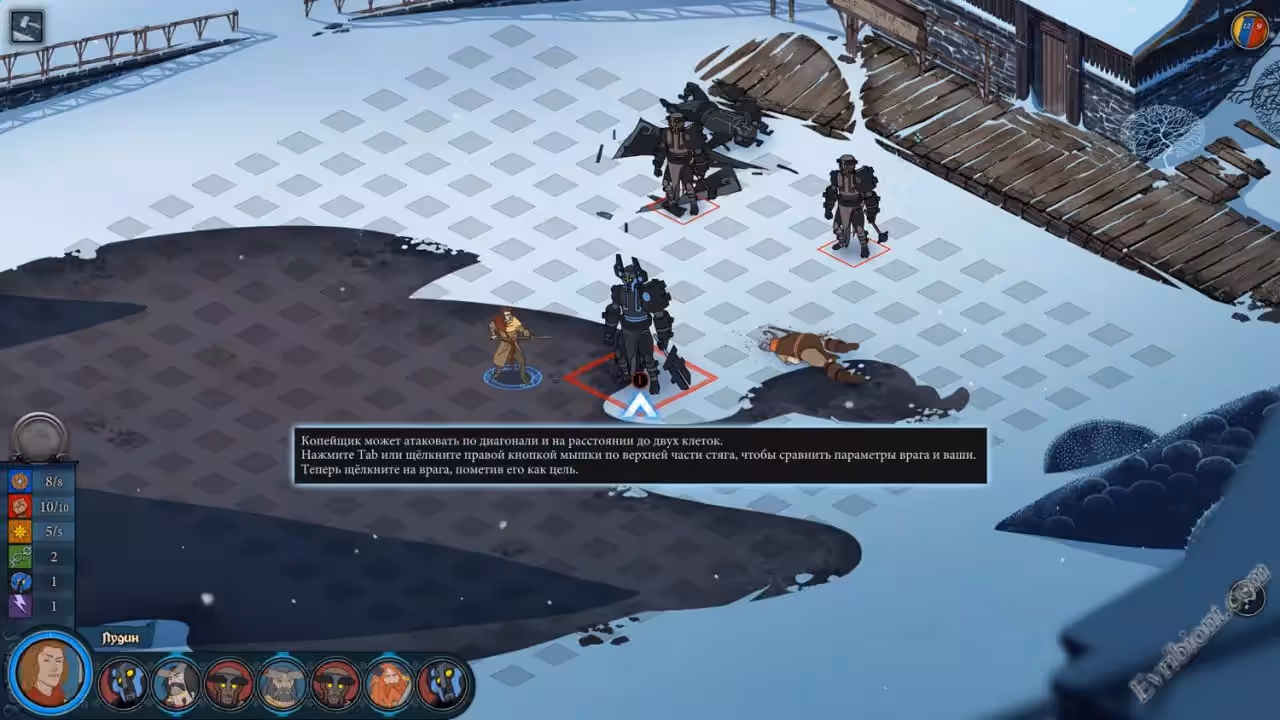Target the dredge standing beside the wrecked cart

tap(682, 162)
